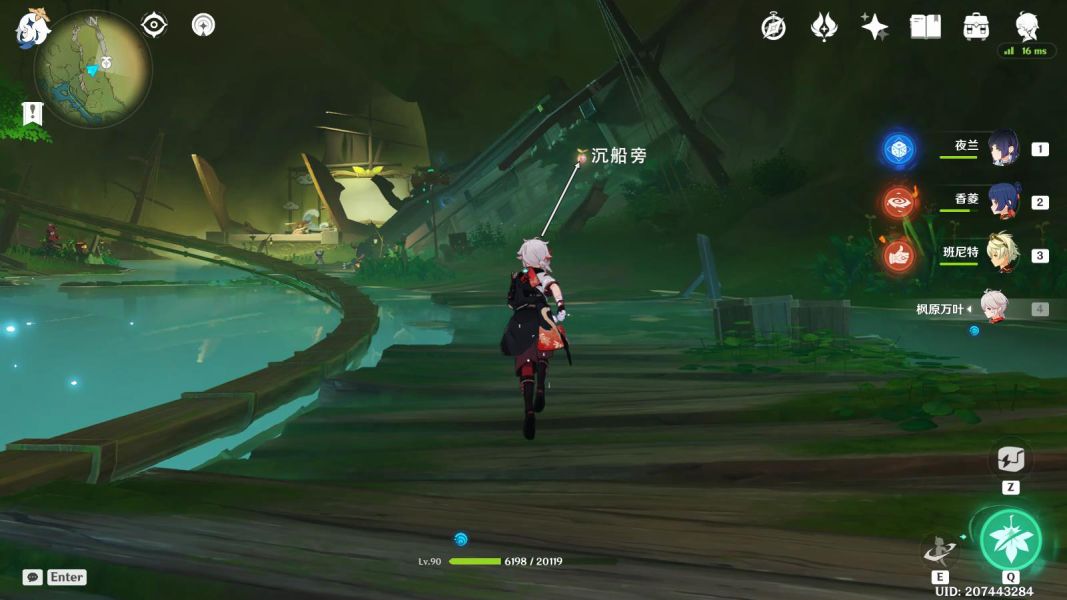Trigger 夜兰's blue dice burst icon
The height and width of the screenshot is (600, 1067).
(x=899, y=150)
